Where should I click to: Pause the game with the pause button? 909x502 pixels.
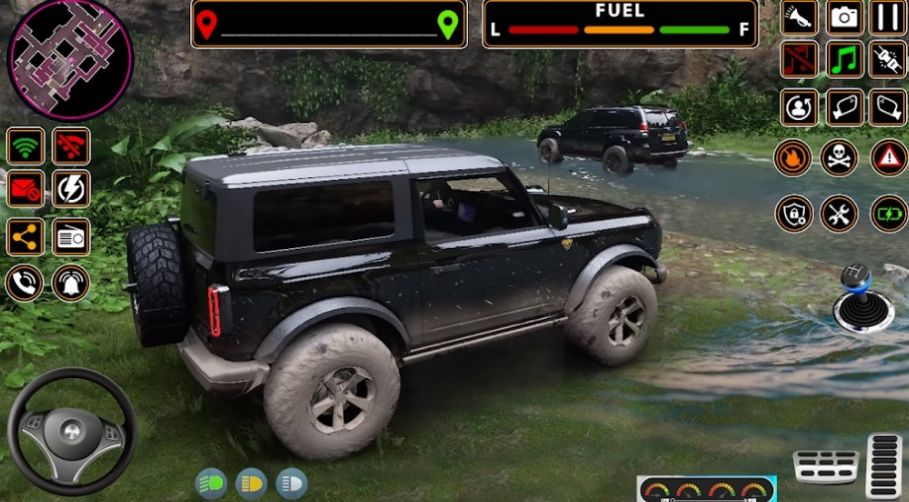coord(887,17)
